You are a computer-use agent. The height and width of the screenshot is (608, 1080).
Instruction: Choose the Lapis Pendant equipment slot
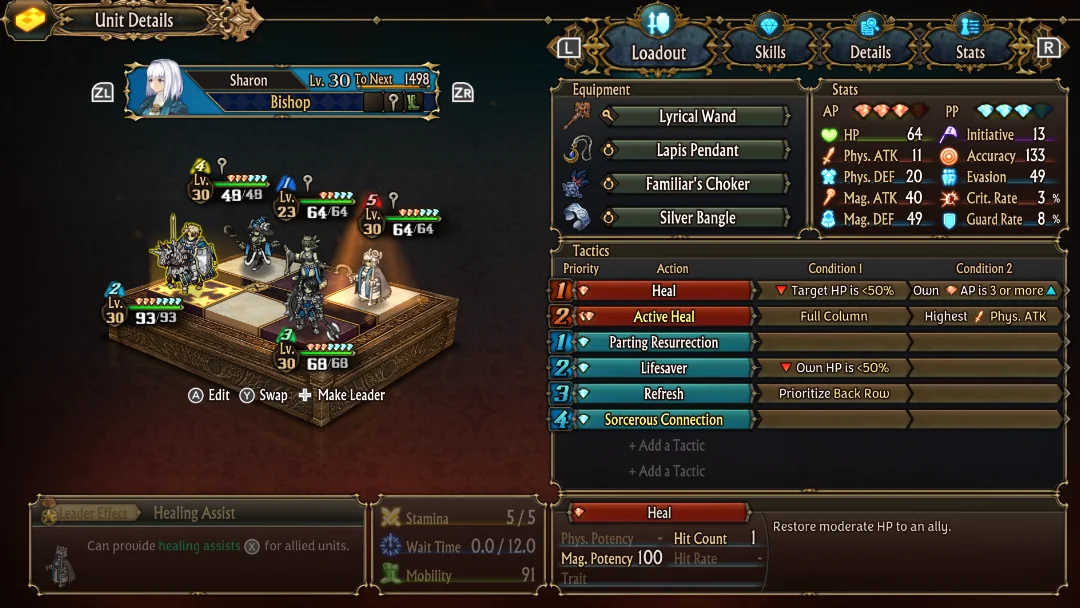(x=697, y=151)
